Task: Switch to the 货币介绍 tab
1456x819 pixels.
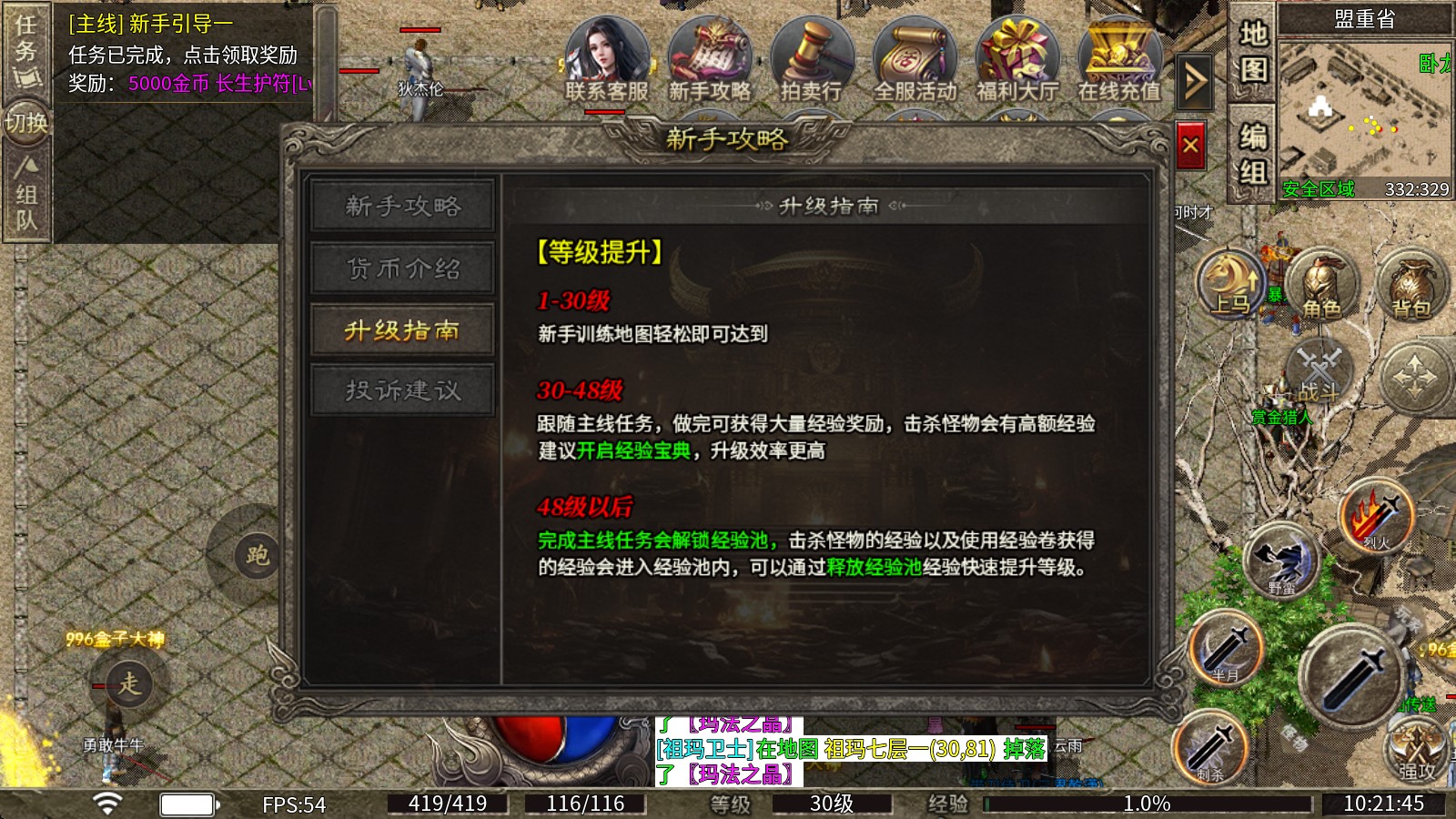Action: [x=403, y=268]
